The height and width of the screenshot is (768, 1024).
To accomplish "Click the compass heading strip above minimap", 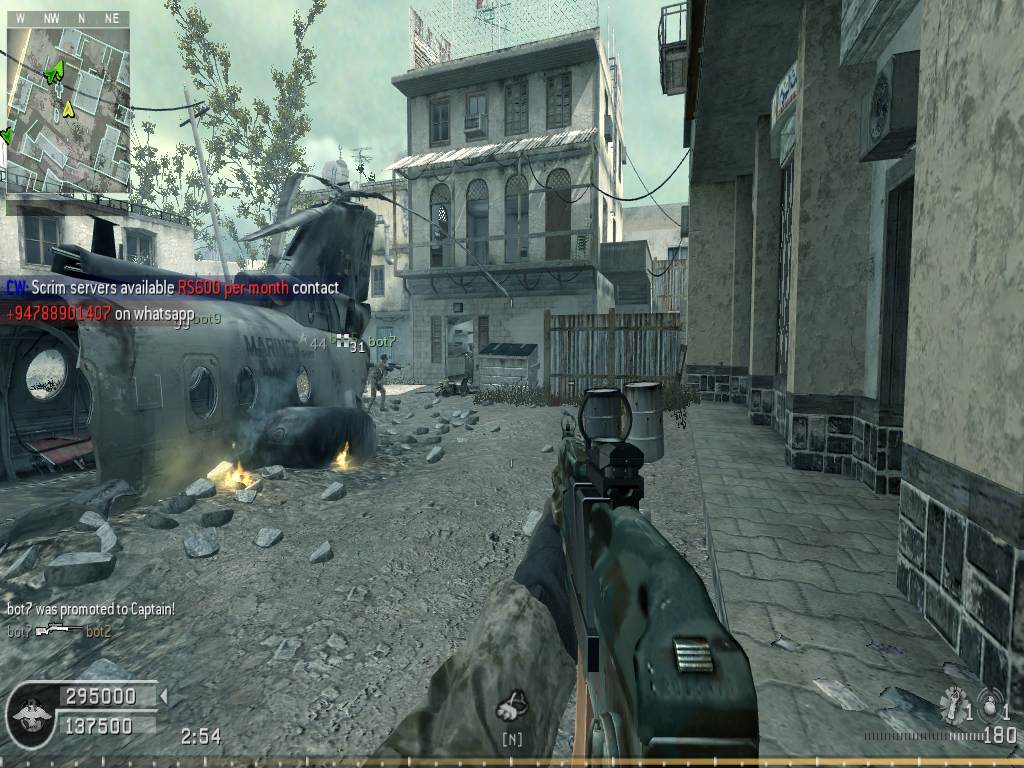I will coord(68,18).
